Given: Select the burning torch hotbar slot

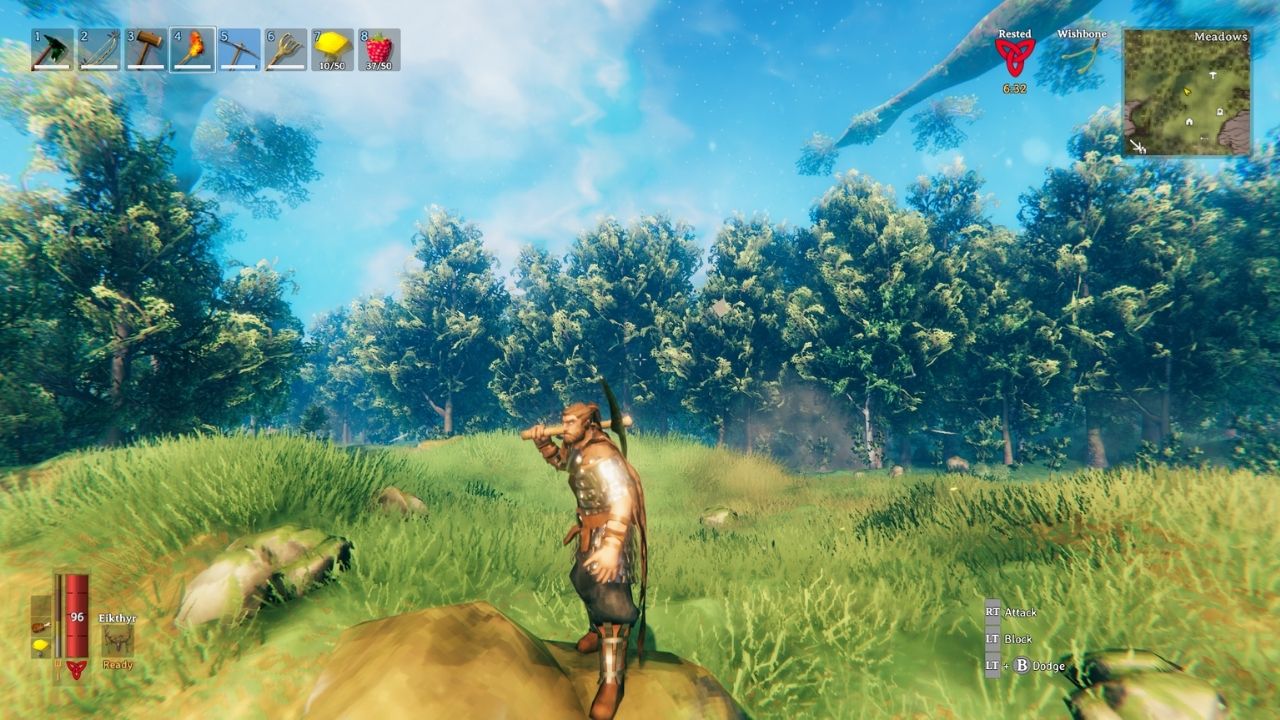Looking at the screenshot, I should click(192, 50).
